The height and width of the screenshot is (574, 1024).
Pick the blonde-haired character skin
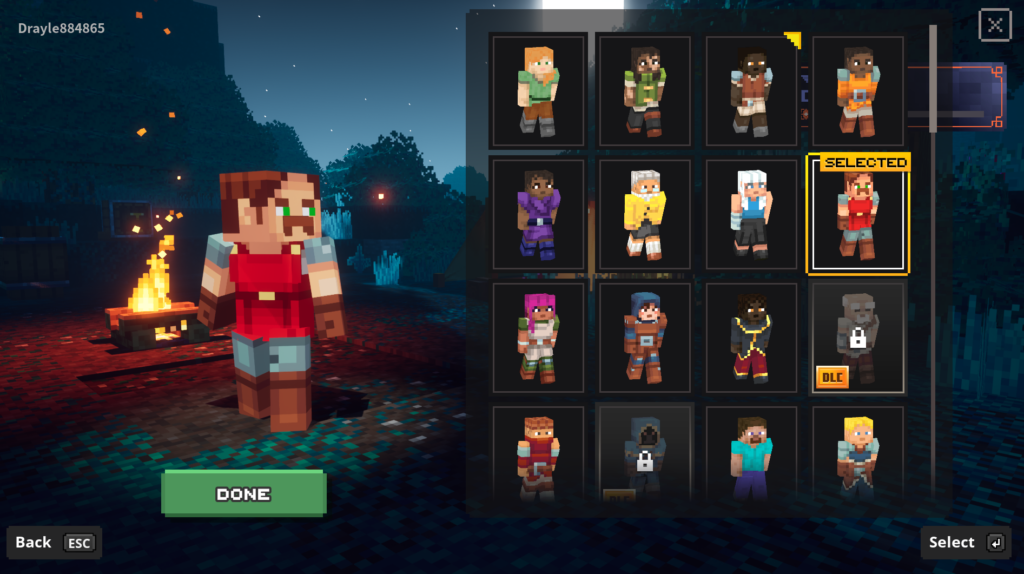[857, 455]
